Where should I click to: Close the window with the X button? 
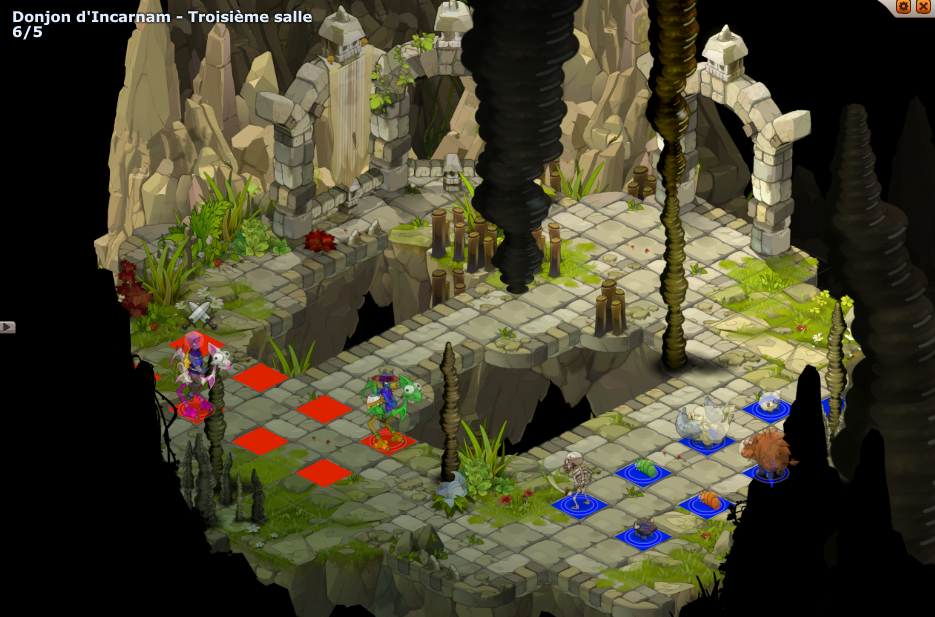pos(922,6)
